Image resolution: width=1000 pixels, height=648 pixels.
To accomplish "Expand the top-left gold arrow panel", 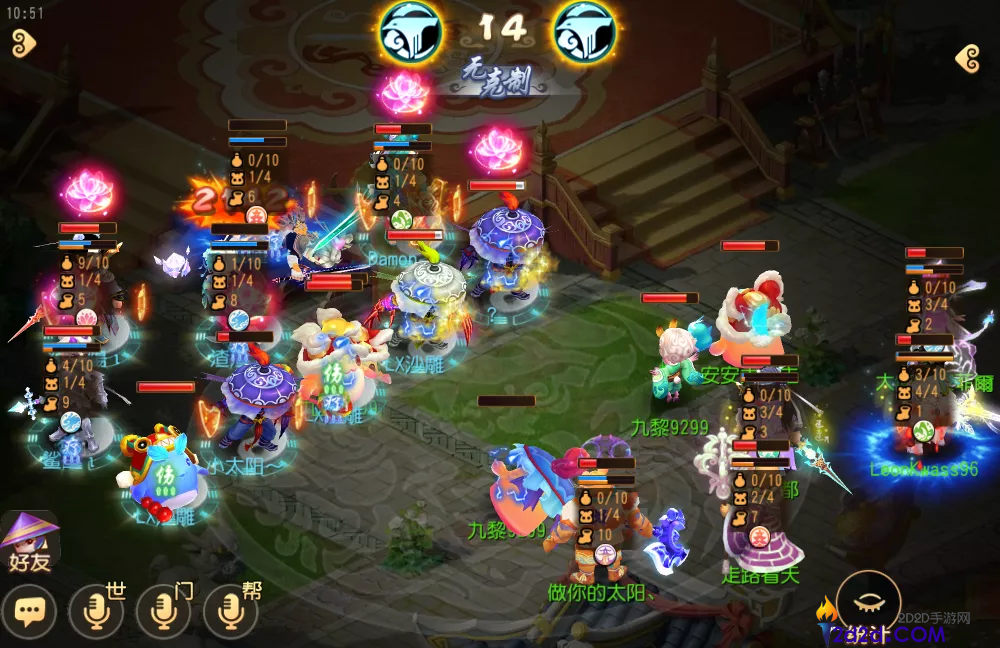I will tap(22, 43).
